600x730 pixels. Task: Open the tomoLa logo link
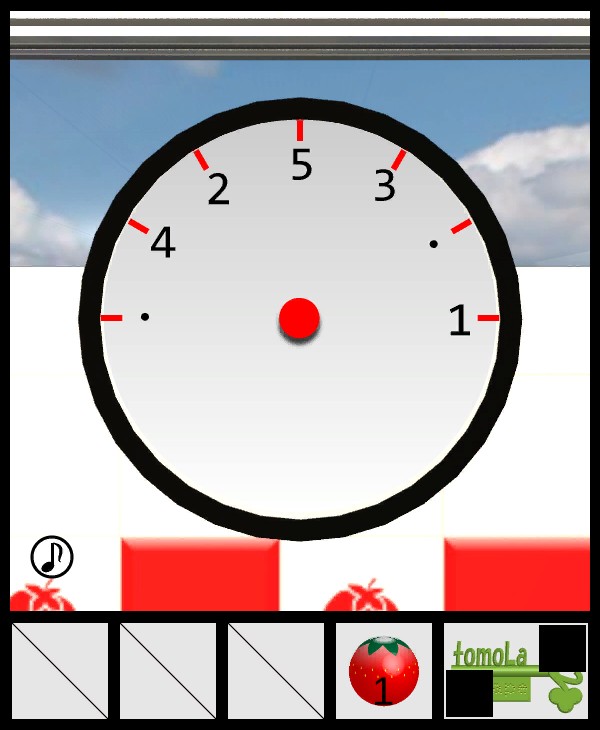click(x=514, y=670)
